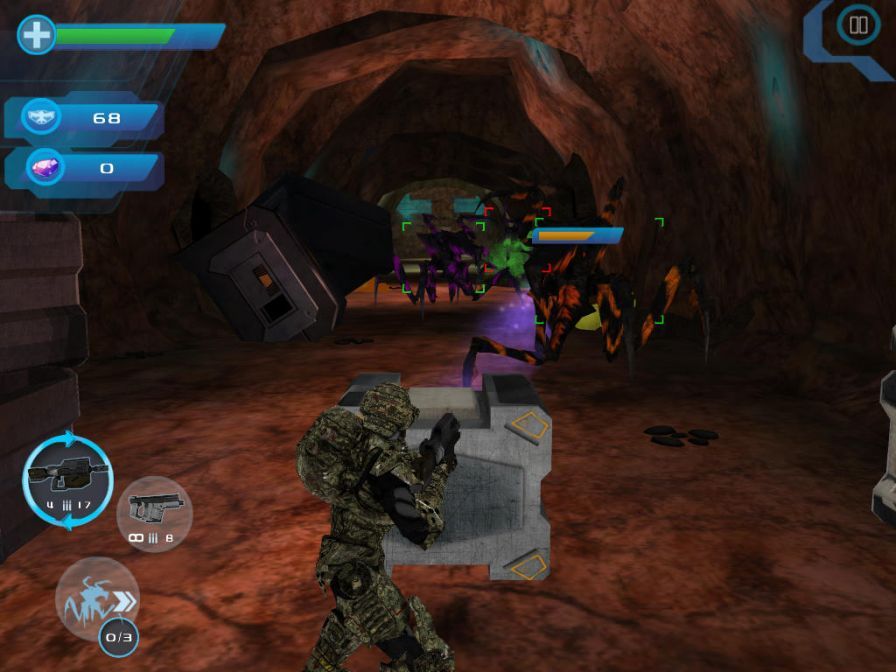This screenshot has height=672, width=896.
Task: Pause the game with the top-right button
Action: click(857, 26)
